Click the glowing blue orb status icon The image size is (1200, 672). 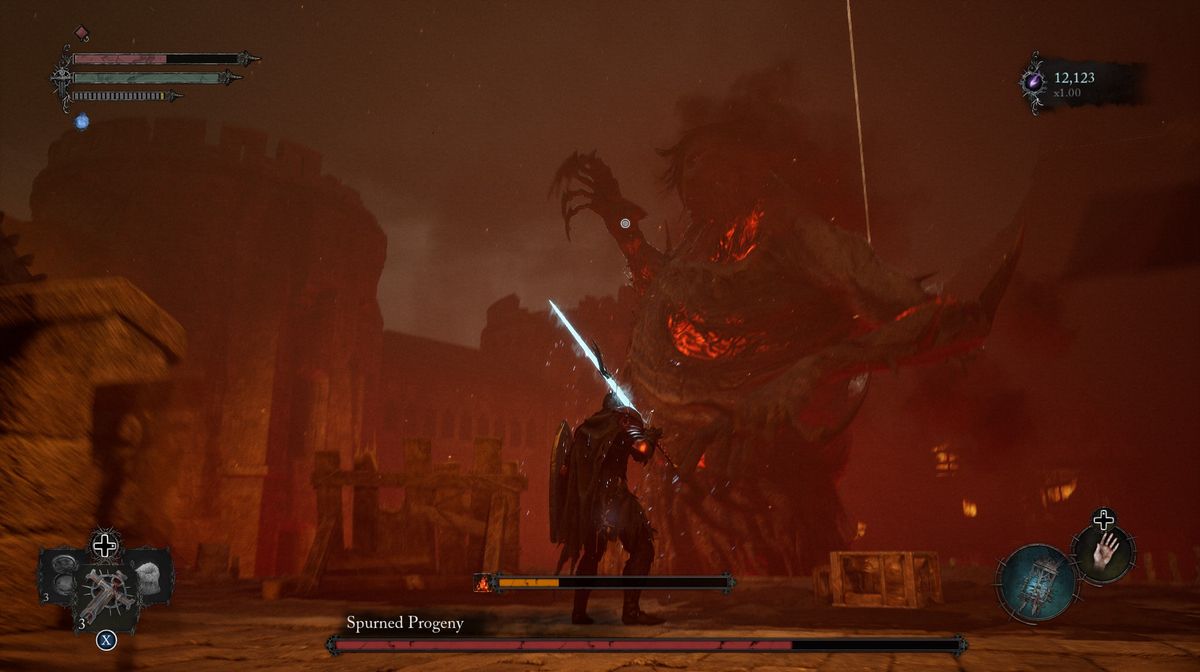pos(82,121)
